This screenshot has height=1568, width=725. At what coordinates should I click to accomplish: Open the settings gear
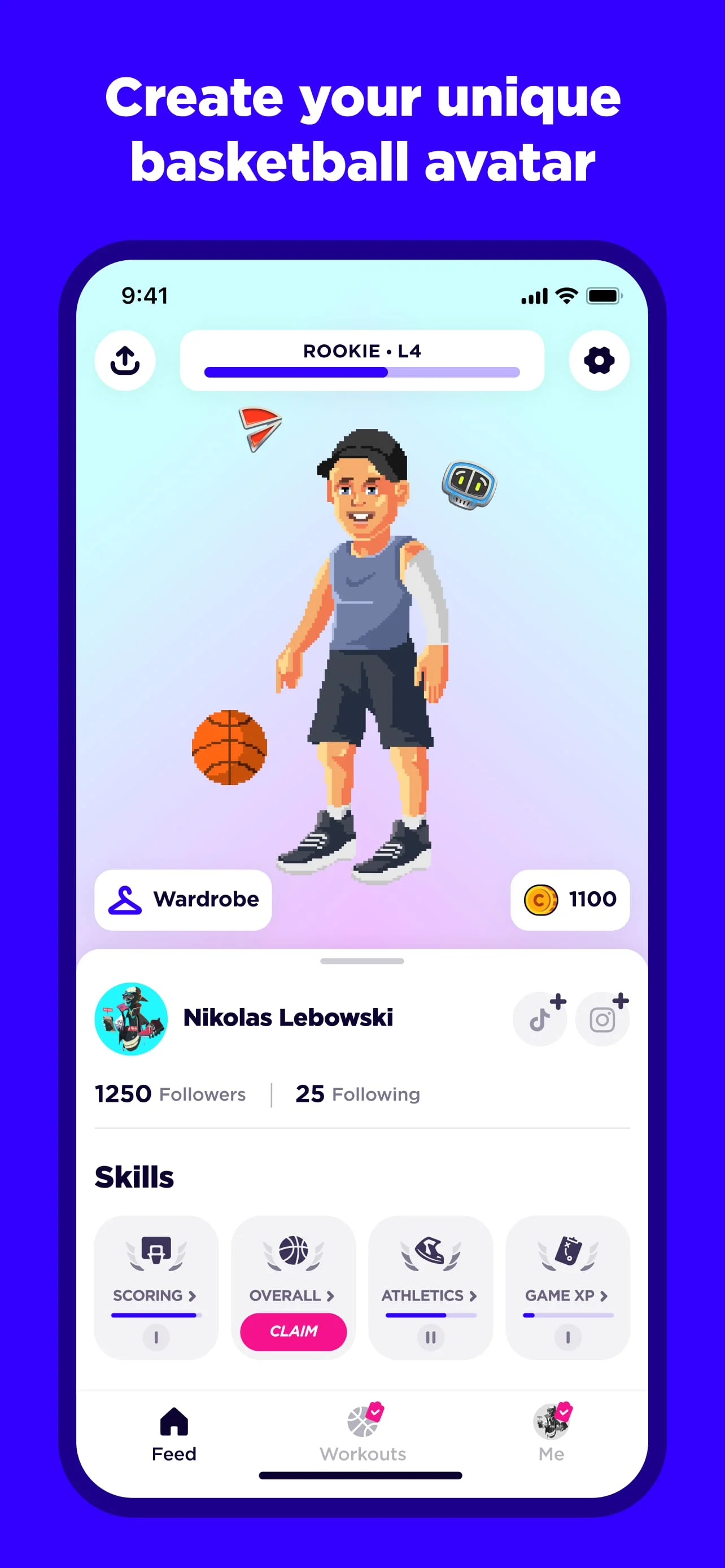pos(598,359)
